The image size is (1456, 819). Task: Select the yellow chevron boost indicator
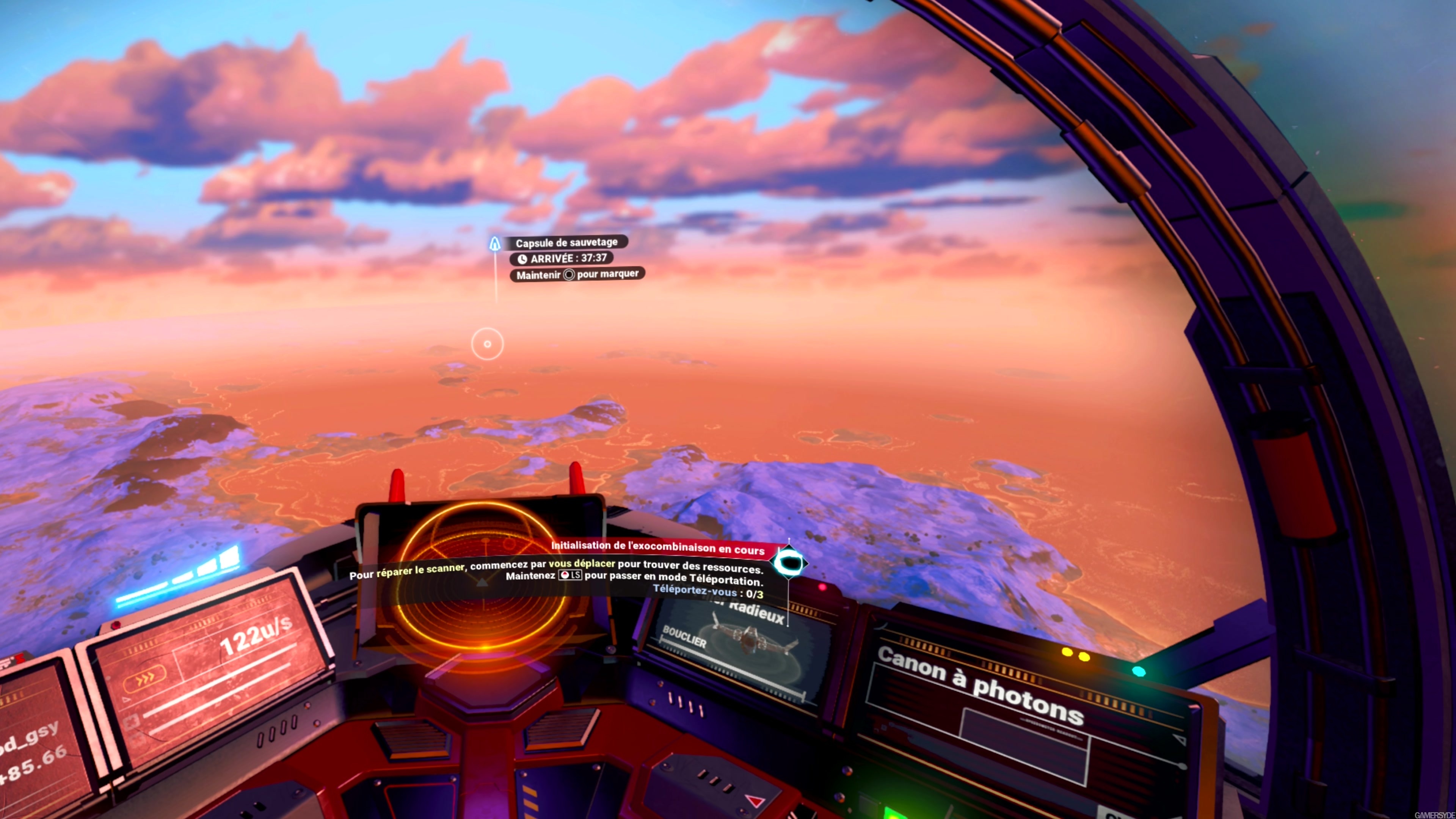coord(145,678)
